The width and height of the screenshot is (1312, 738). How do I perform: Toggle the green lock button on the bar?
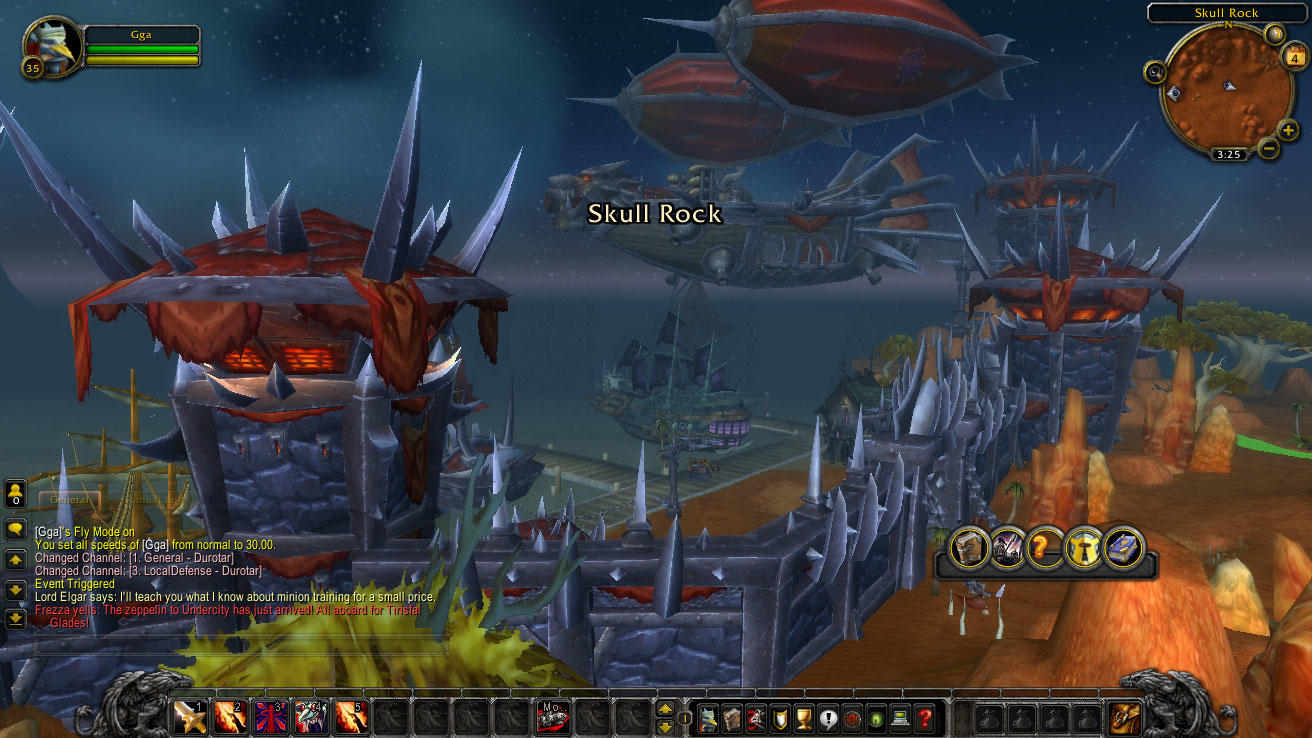point(878,718)
